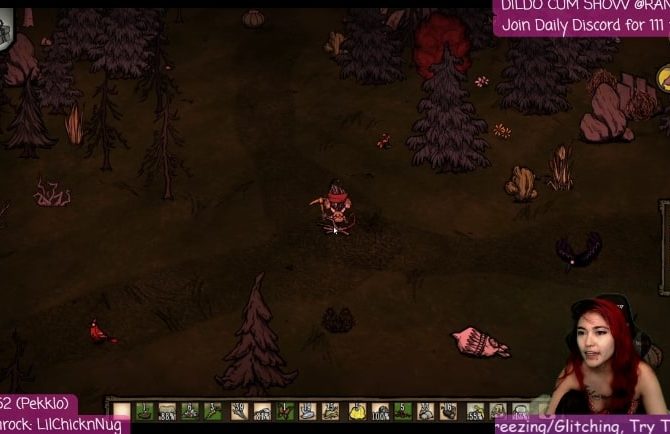Select the inventory stack showing 15
Viewport: 670px width, 434px height.
pyautogui.click(x=330, y=410)
